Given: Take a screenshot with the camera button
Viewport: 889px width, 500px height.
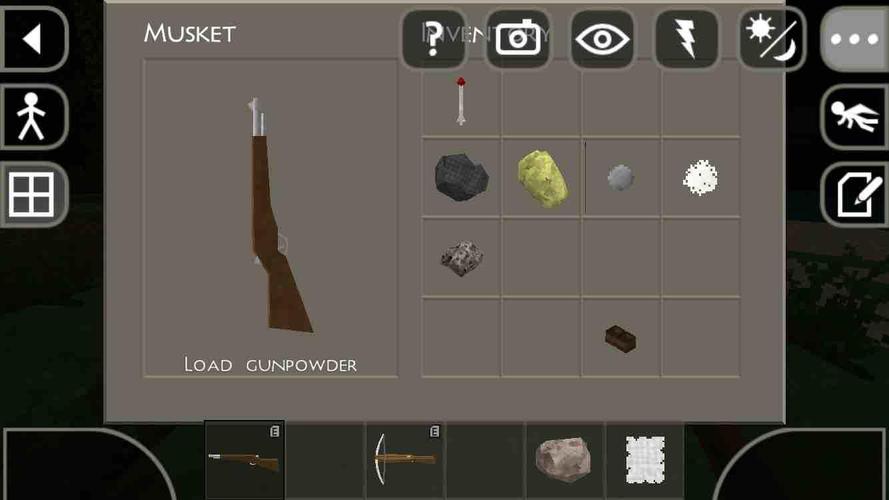Looking at the screenshot, I should pos(517,39).
